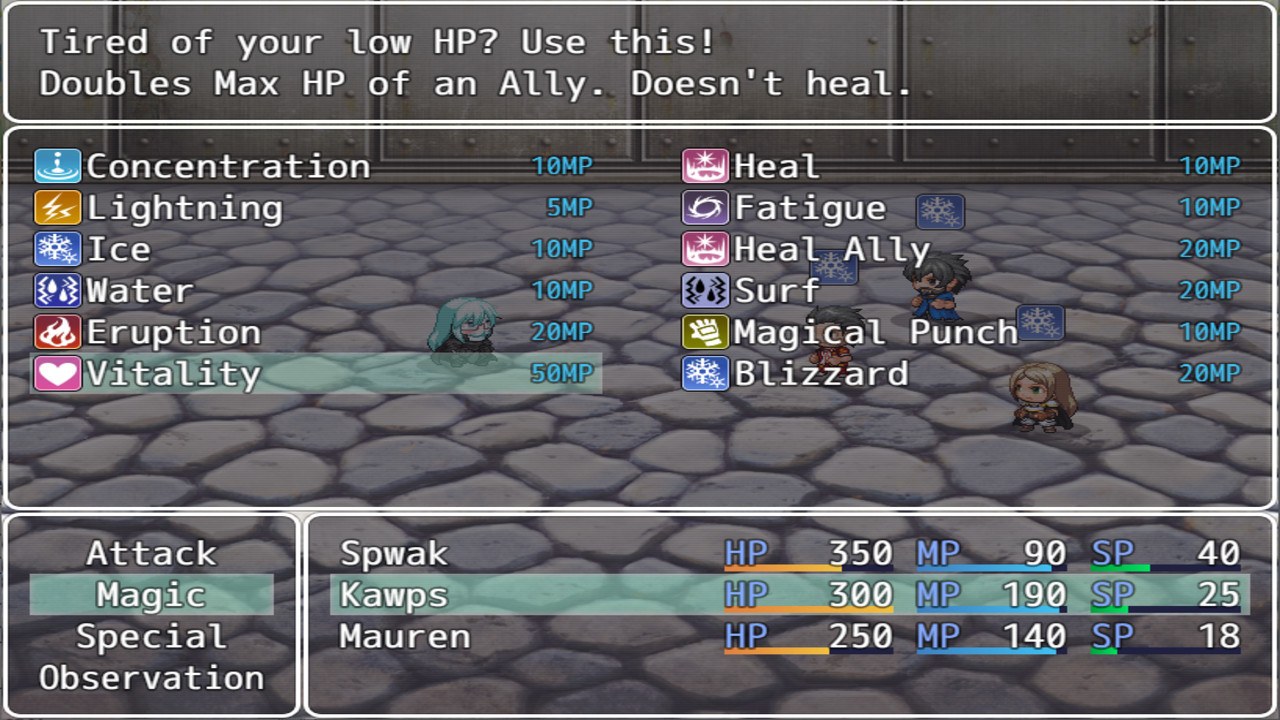
Task: Click the Vitality heart icon
Action: [x=57, y=373]
